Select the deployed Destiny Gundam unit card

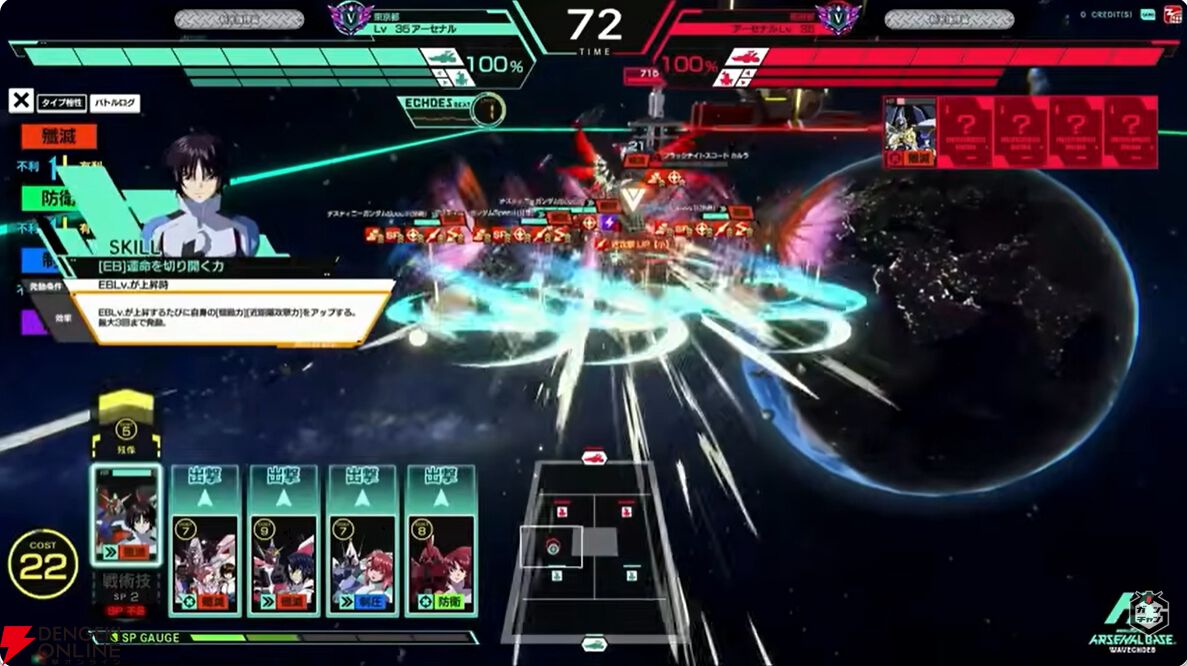pyautogui.click(x=126, y=516)
